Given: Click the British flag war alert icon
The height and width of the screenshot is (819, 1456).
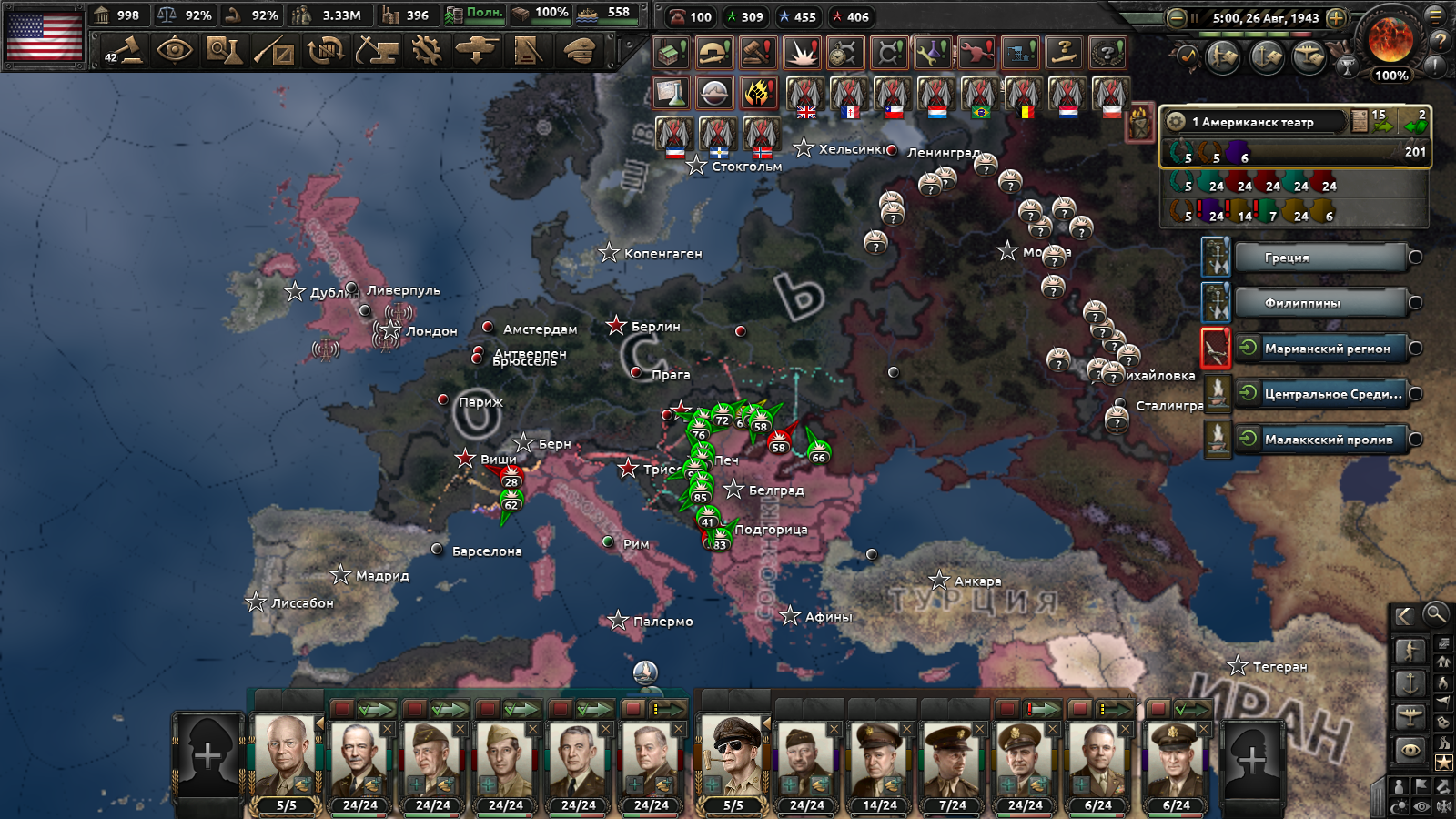Looking at the screenshot, I should pos(805,96).
